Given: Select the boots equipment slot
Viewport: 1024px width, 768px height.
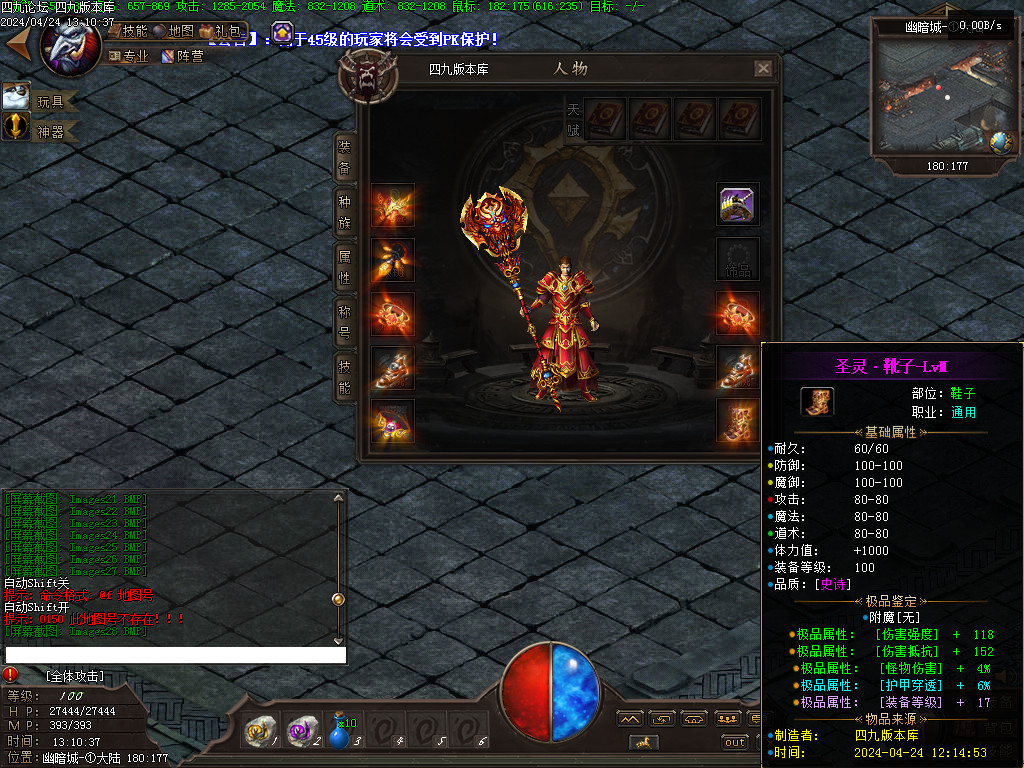Looking at the screenshot, I should coord(737,422).
